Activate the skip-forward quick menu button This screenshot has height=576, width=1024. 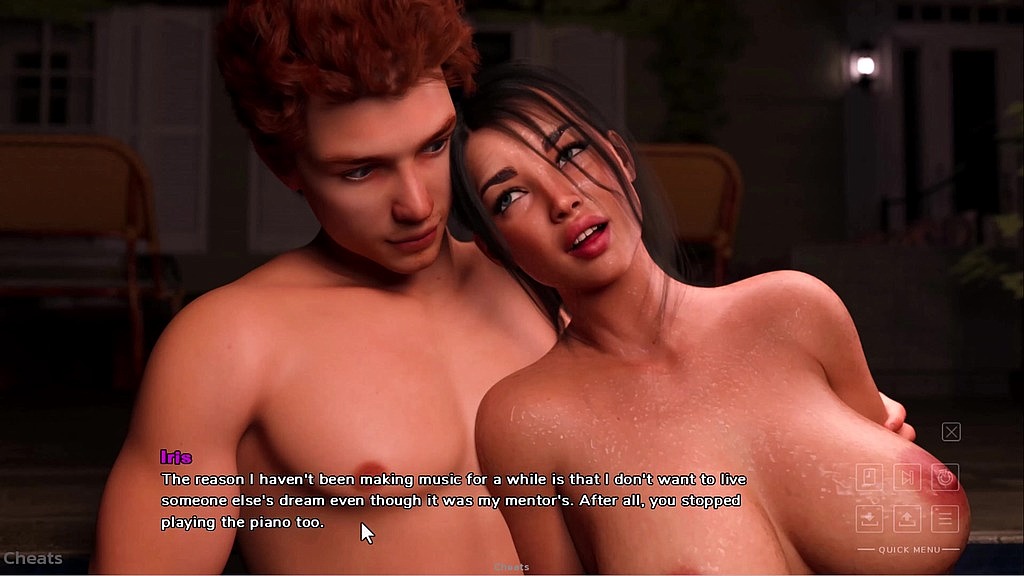tap(907, 477)
